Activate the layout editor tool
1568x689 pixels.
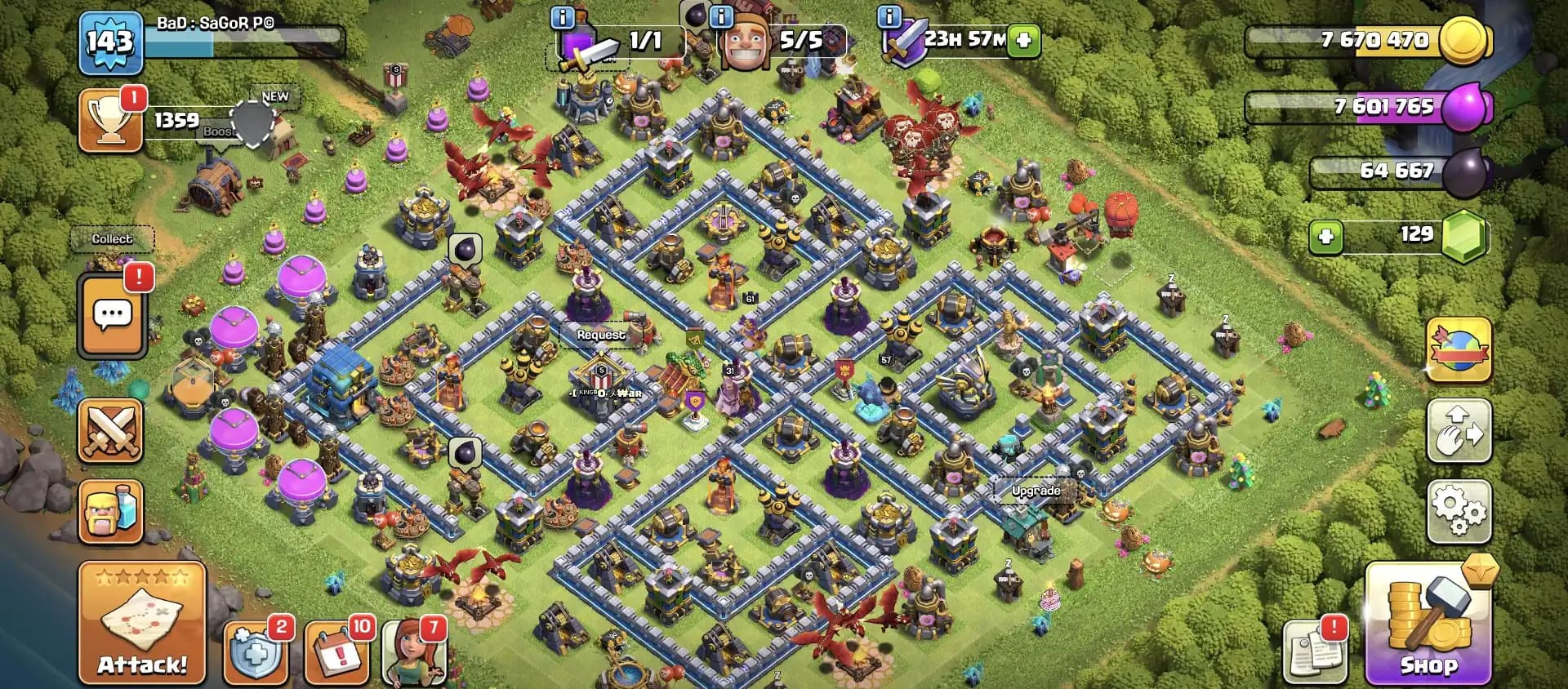(1459, 431)
